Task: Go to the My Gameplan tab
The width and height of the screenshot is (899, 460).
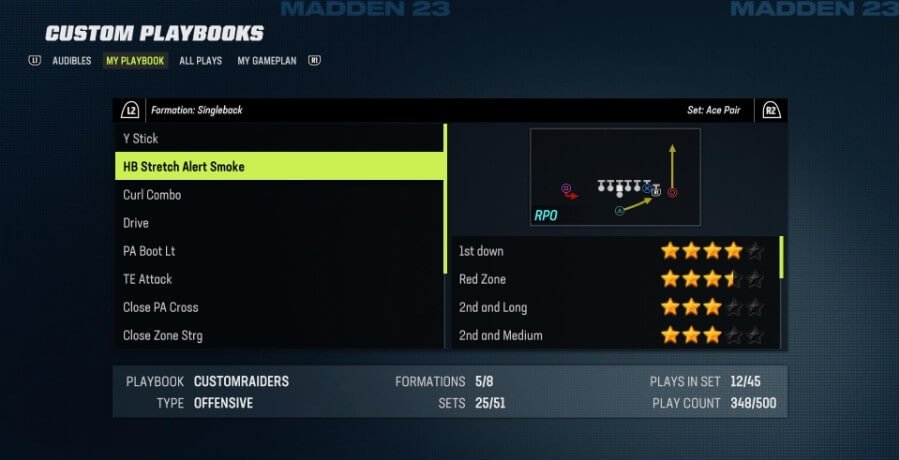Action: coord(267,61)
